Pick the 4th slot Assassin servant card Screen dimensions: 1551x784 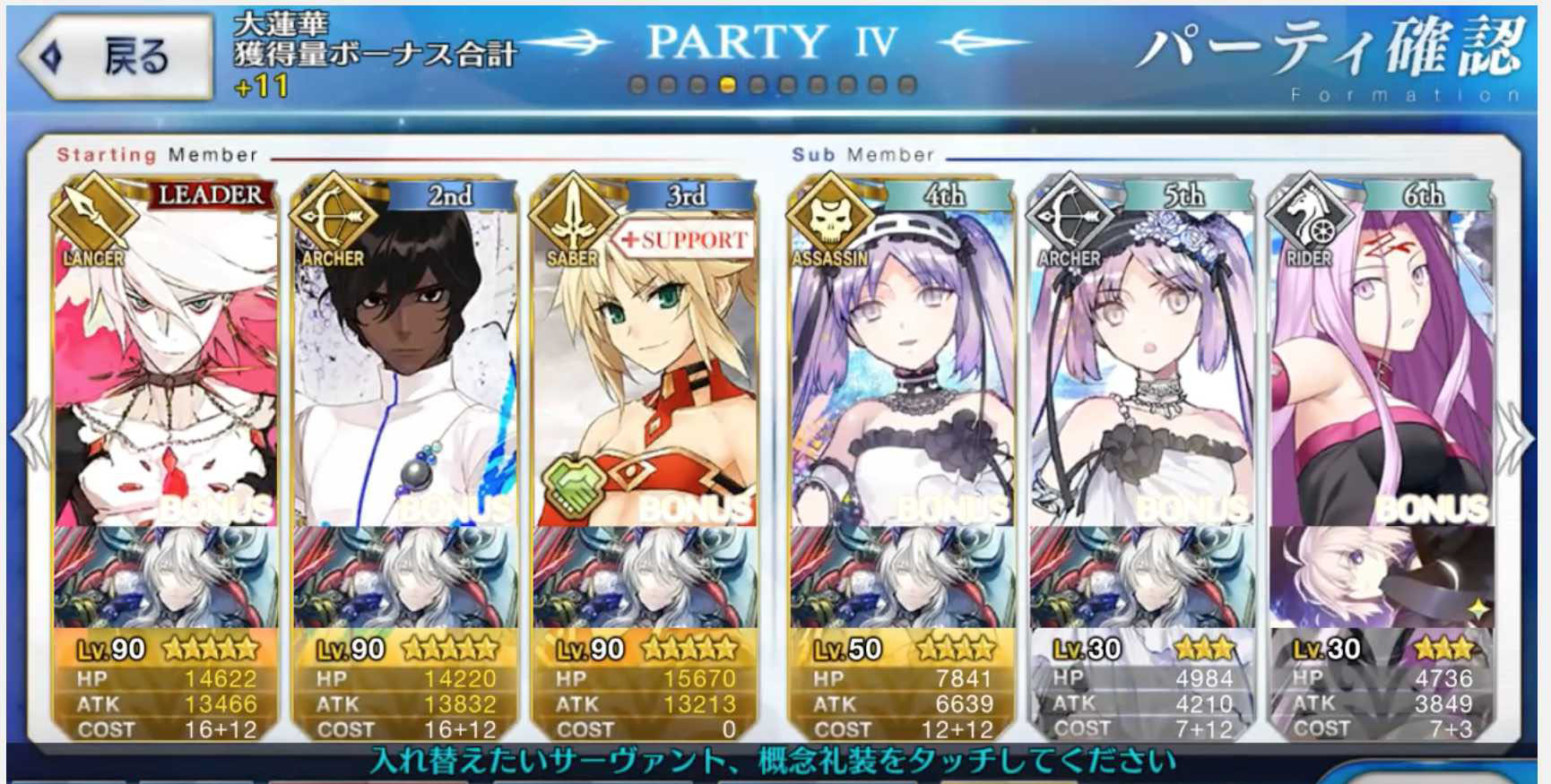tap(902, 358)
